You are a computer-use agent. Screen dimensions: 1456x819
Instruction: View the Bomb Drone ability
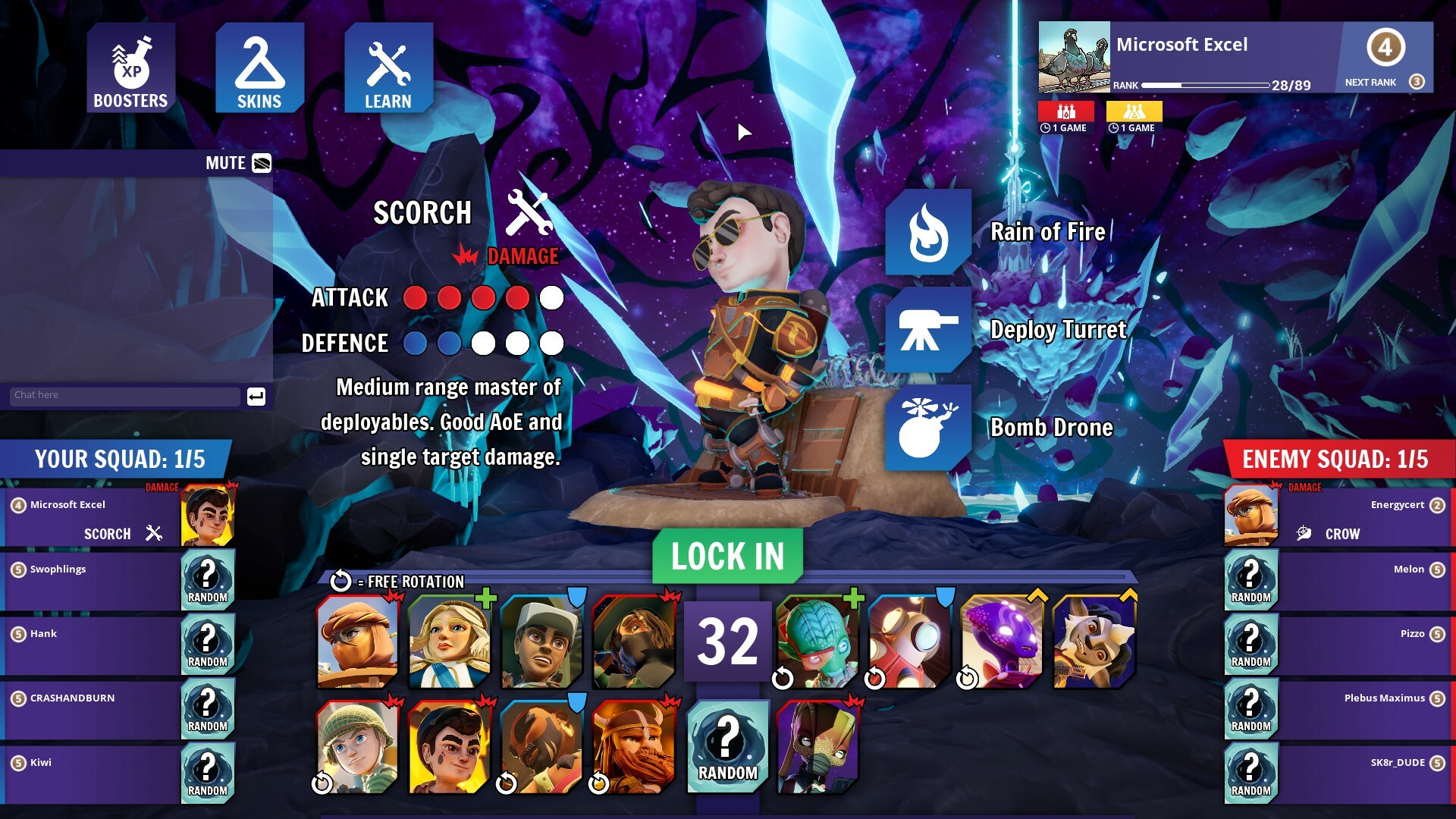tap(929, 428)
